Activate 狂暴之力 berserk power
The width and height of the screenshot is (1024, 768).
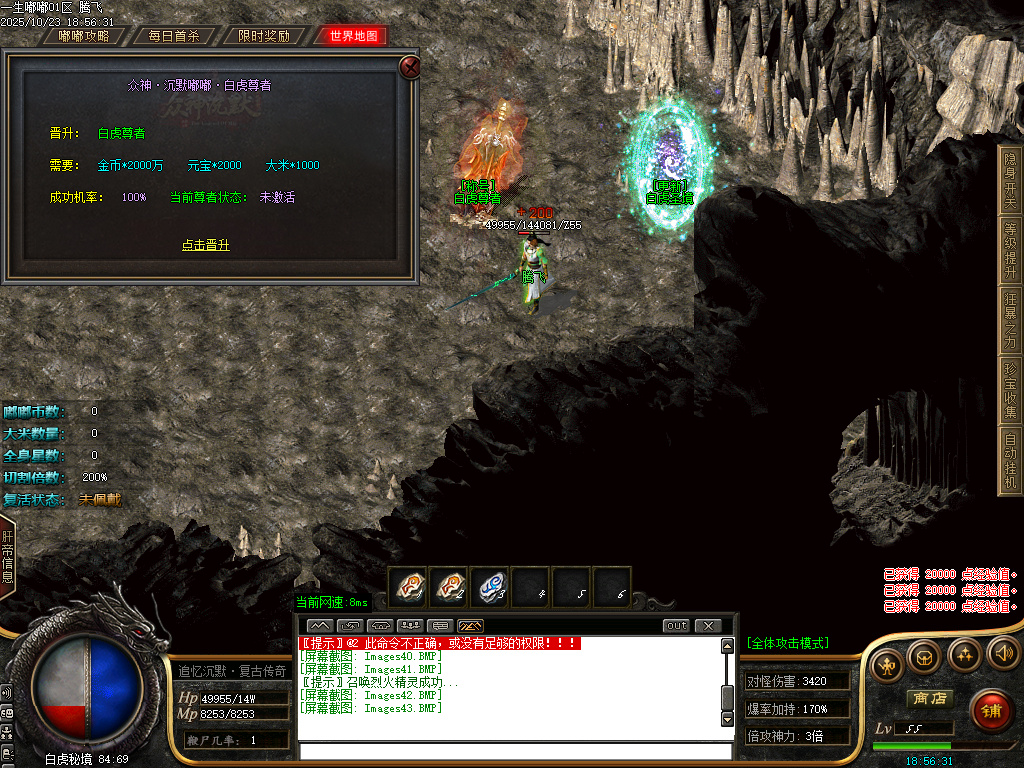(x=1010, y=316)
